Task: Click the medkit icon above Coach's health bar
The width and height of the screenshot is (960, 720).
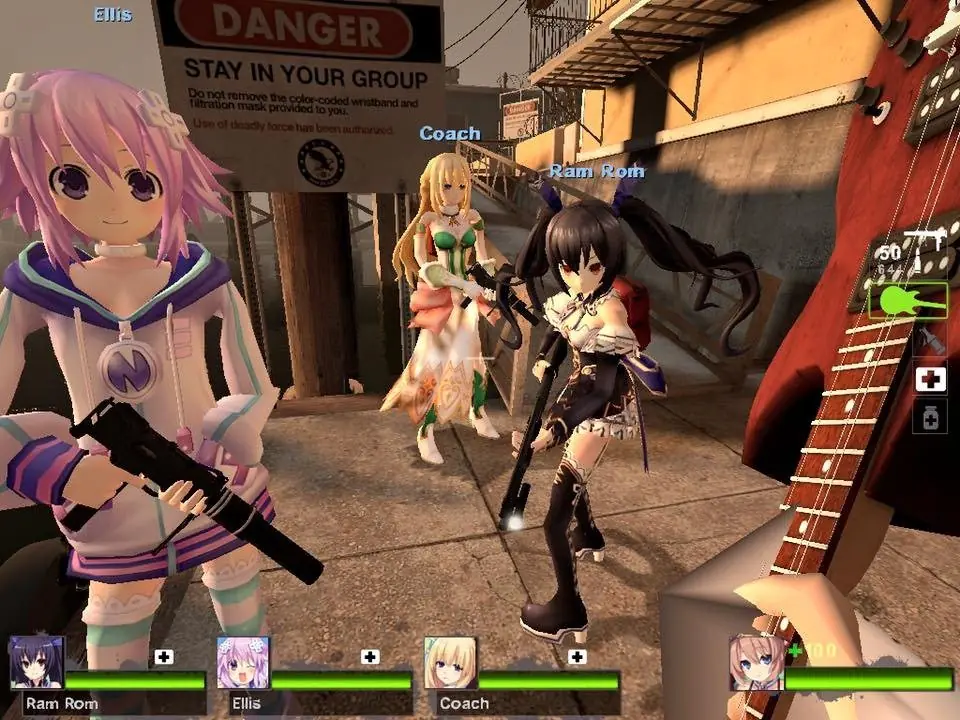Action: (x=577, y=657)
